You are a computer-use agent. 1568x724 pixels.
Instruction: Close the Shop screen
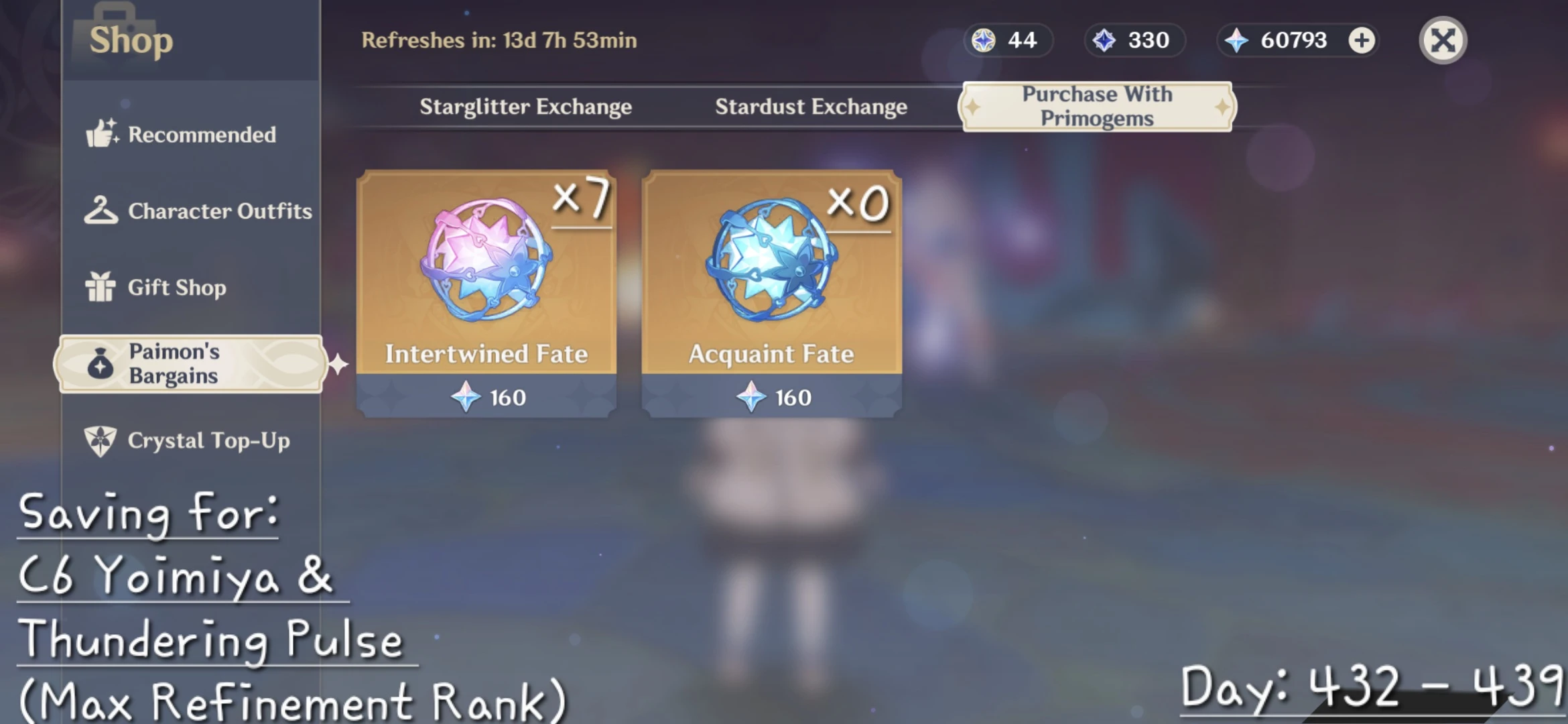point(1442,40)
